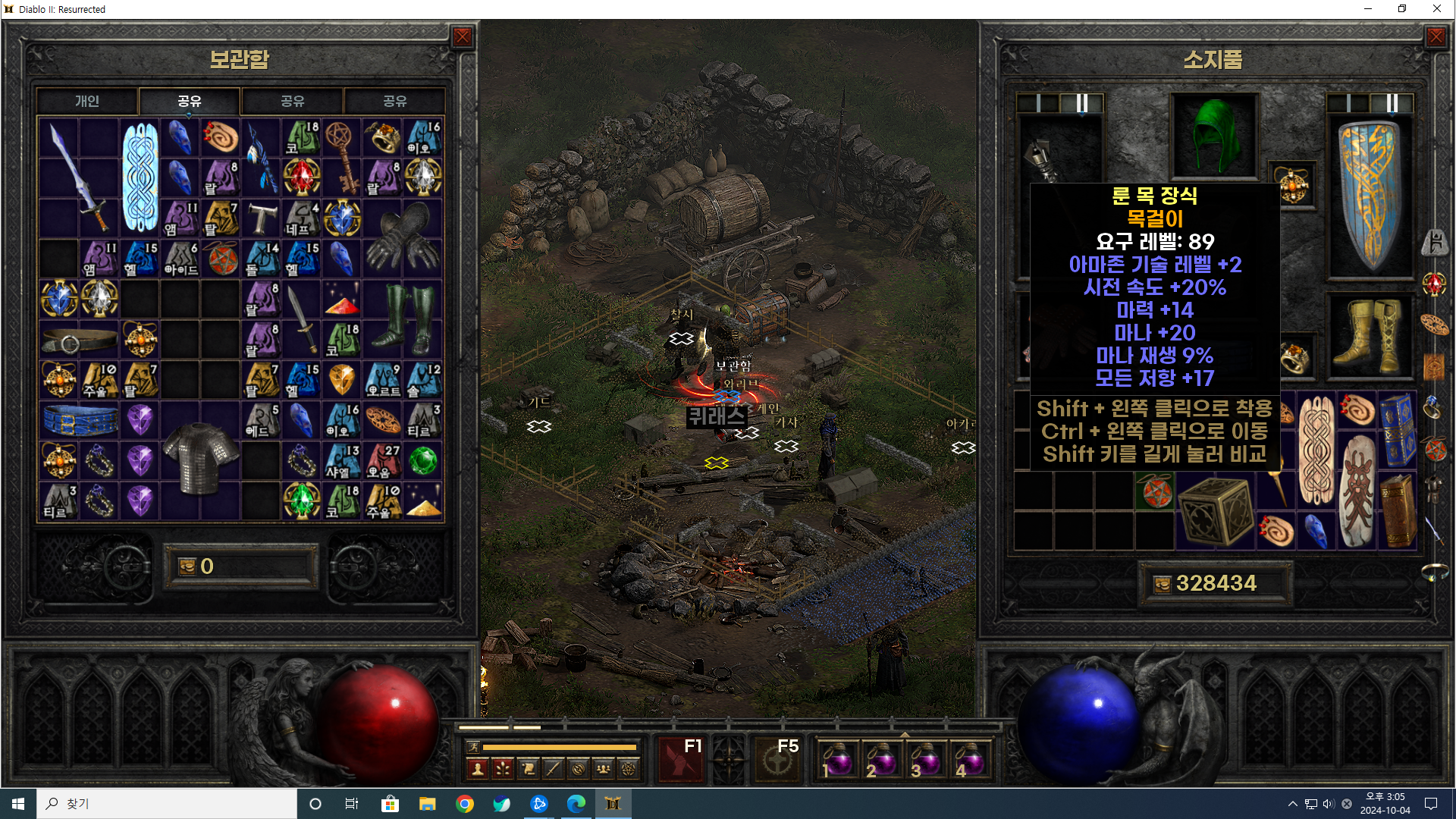Click the equipped blue and gold shield
Image resolution: width=1456 pixels, height=819 pixels.
click(x=1370, y=196)
